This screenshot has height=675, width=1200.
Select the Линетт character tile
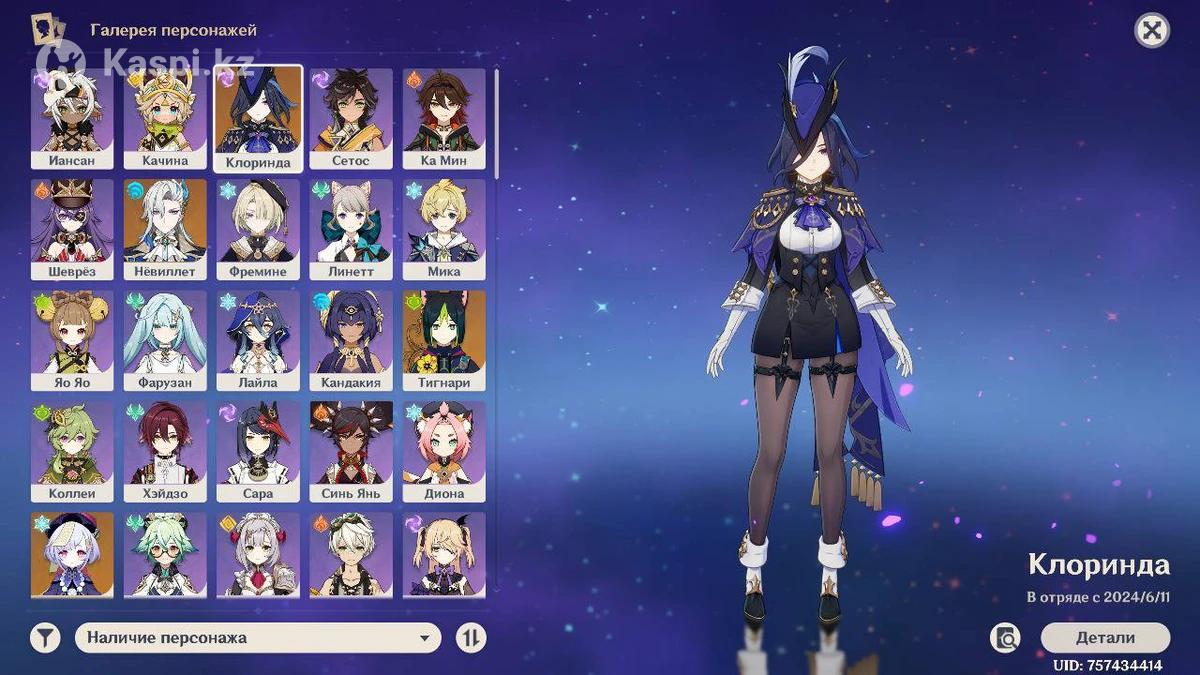pyautogui.click(x=351, y=229)
